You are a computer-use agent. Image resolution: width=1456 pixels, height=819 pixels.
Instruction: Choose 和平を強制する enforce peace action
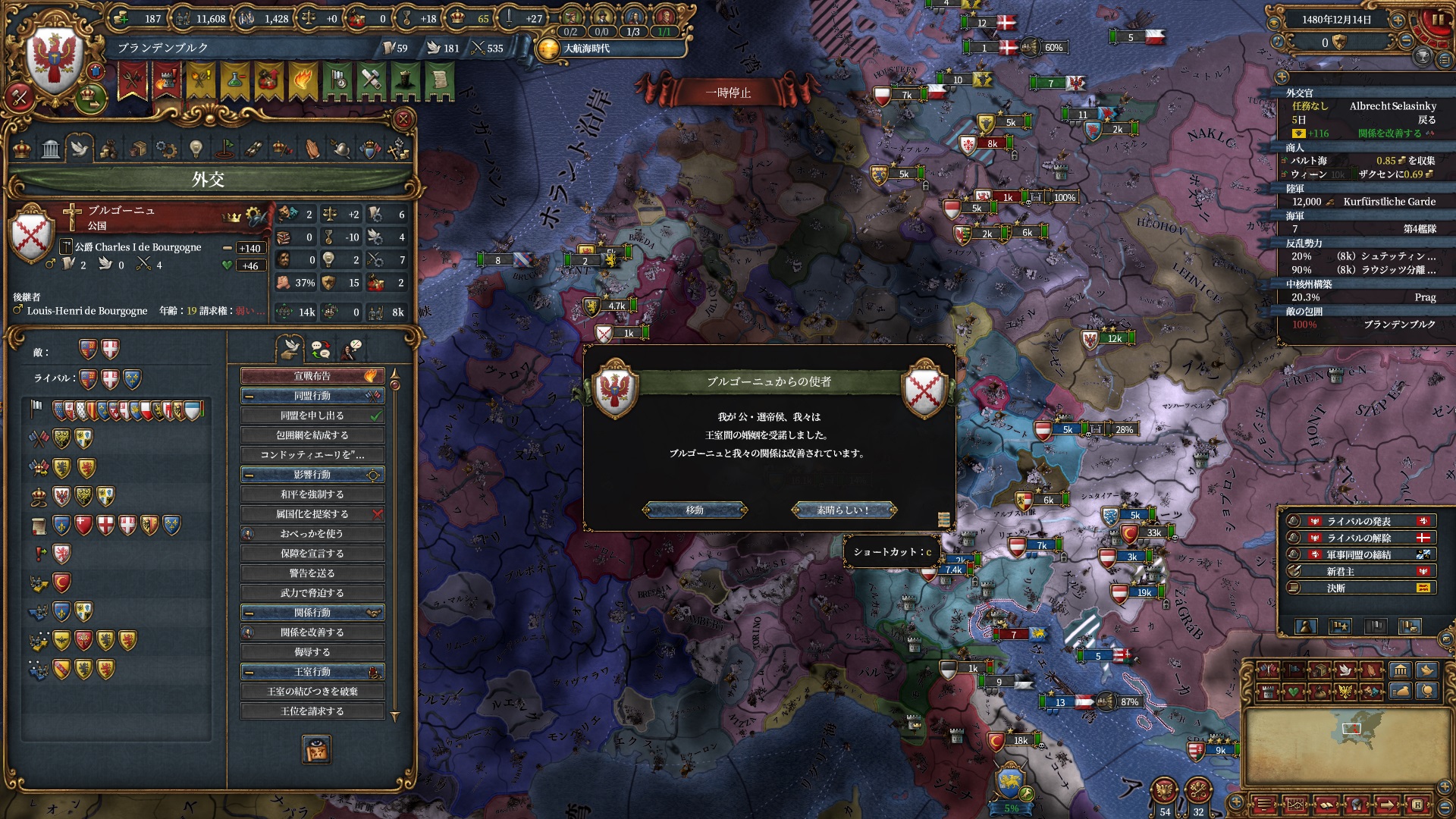[x=312, y=494]
